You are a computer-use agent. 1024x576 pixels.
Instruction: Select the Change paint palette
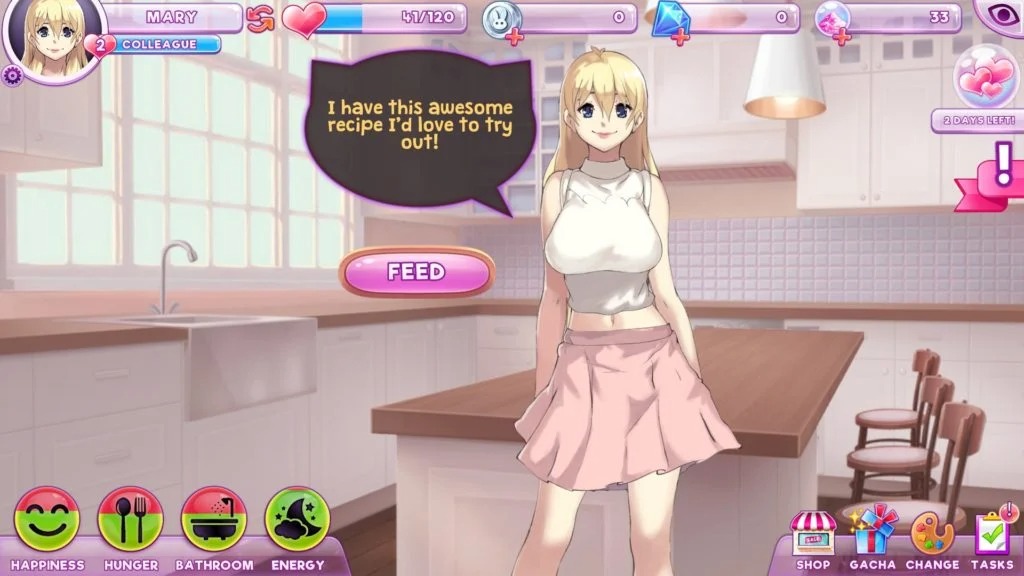[932, 535]
